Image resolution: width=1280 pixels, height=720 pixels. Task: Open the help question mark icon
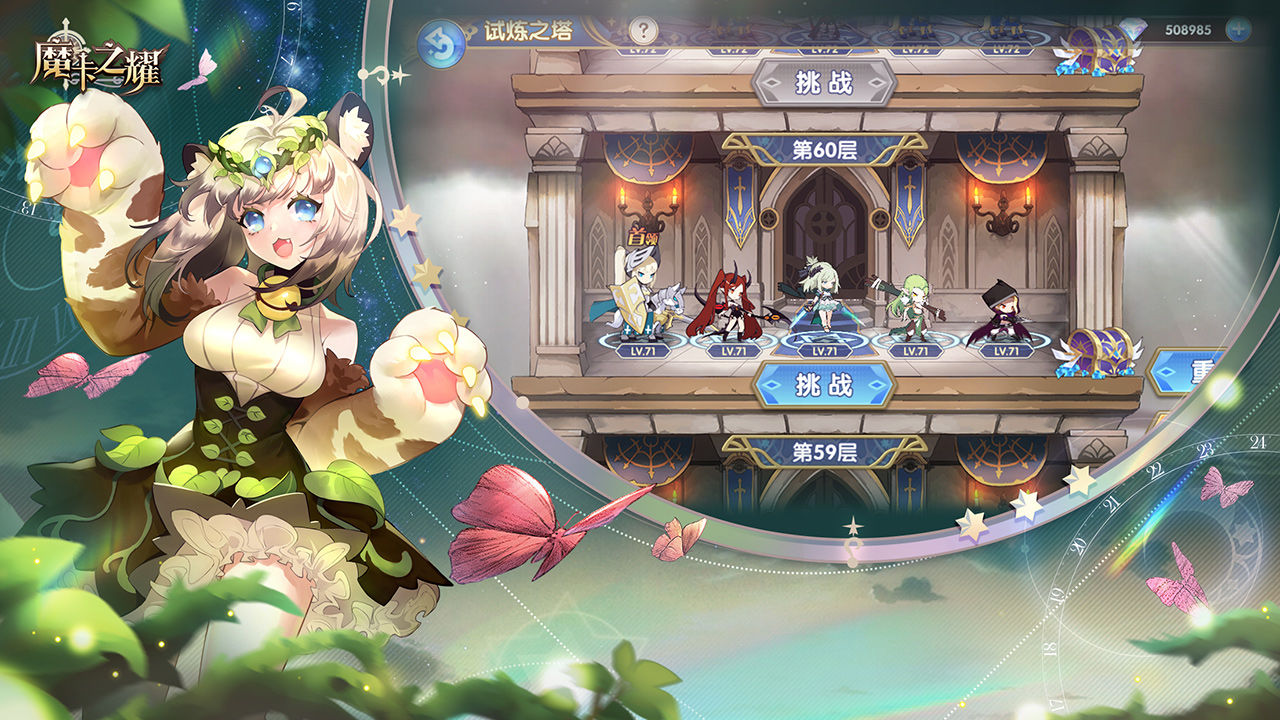[x=642, y=30]
